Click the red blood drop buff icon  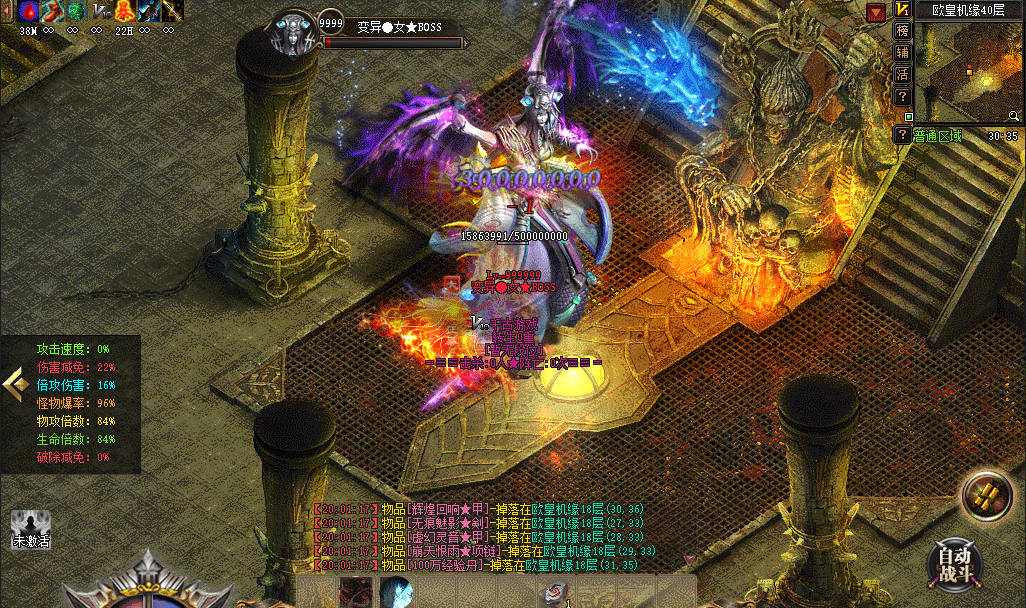pyautogui.click(x=28, y=12)
